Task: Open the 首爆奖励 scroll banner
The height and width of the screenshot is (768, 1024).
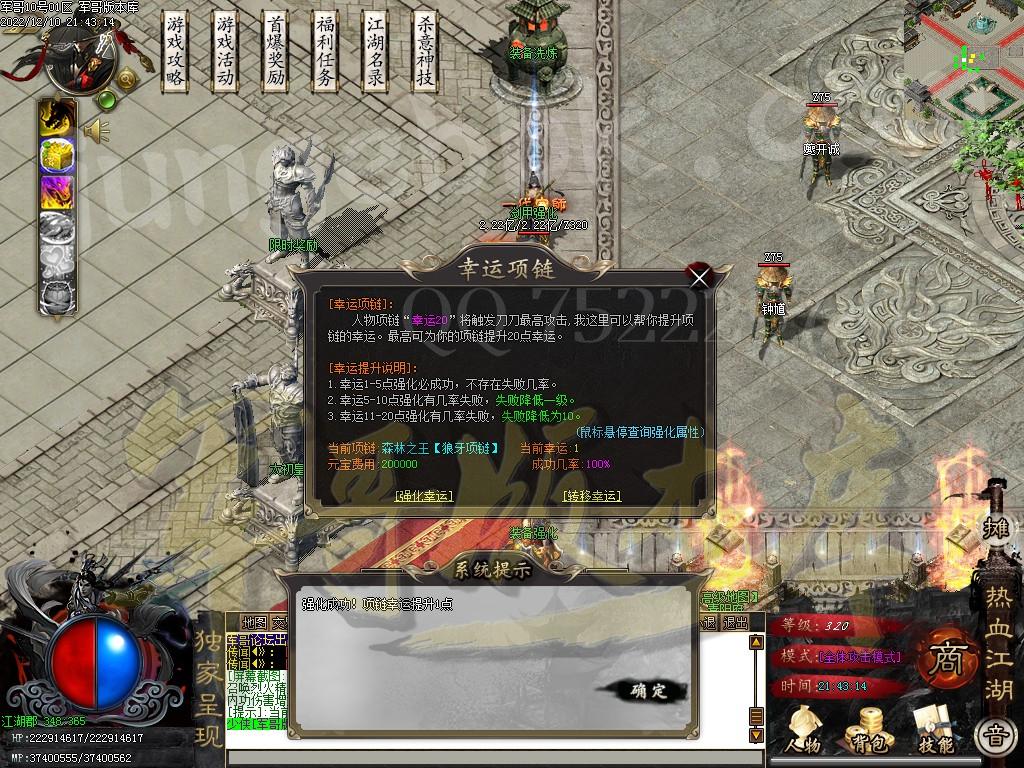Action: pyautogui.click(x=276, y=52)
